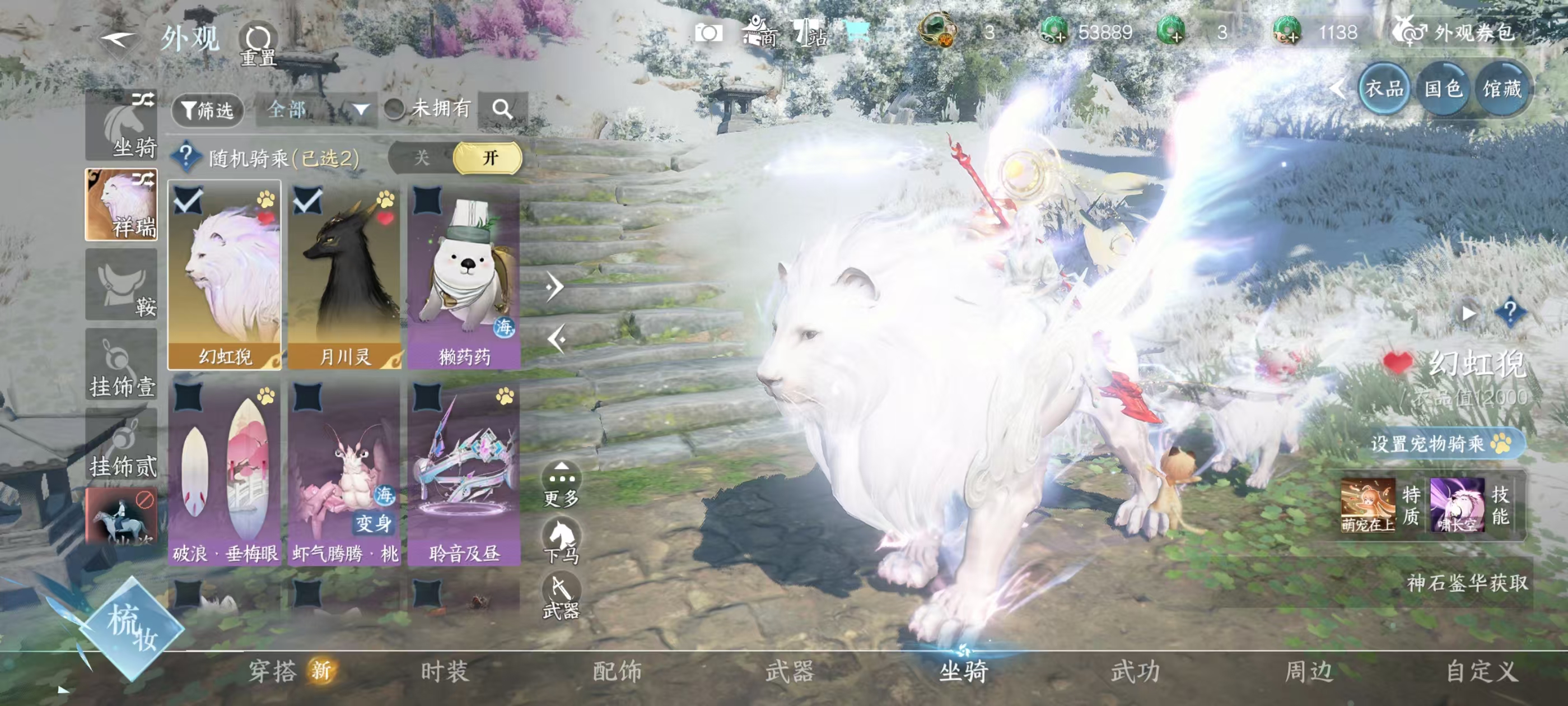Select the 月川灵 black fox mount card
The image size is (1568, 706).
pos(344,275)
